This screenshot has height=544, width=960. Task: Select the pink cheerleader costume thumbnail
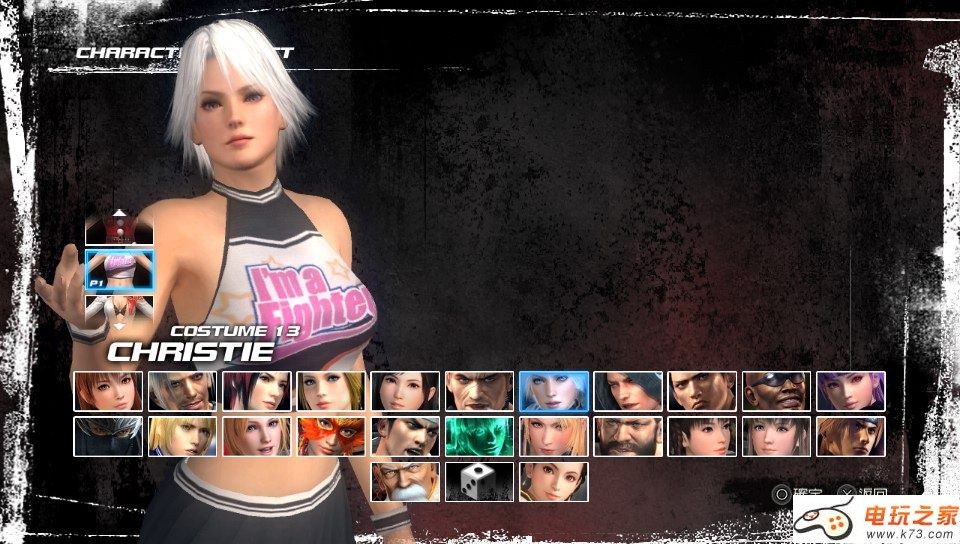[120, 268]
